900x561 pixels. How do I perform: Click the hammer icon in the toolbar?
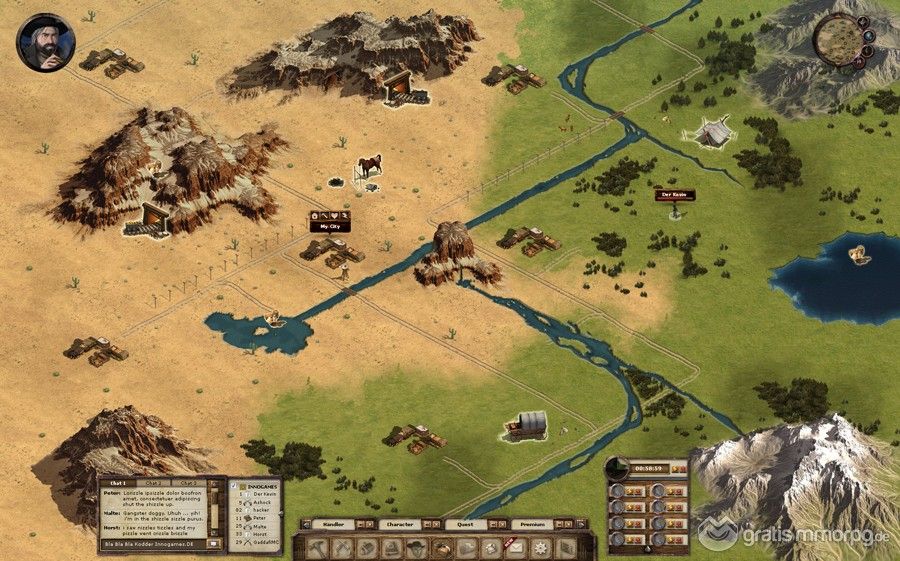[319, 547]
